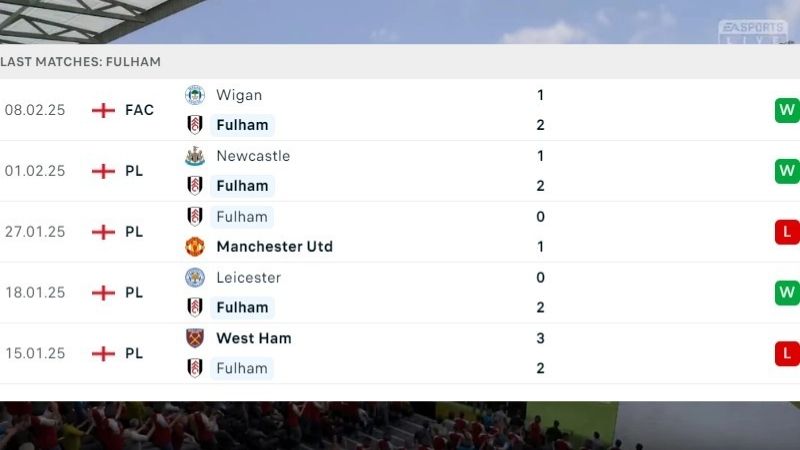This screenshot has width=800, height=450.
Task: Click the loss badge on the West Ham match
Action: (786, 353)
